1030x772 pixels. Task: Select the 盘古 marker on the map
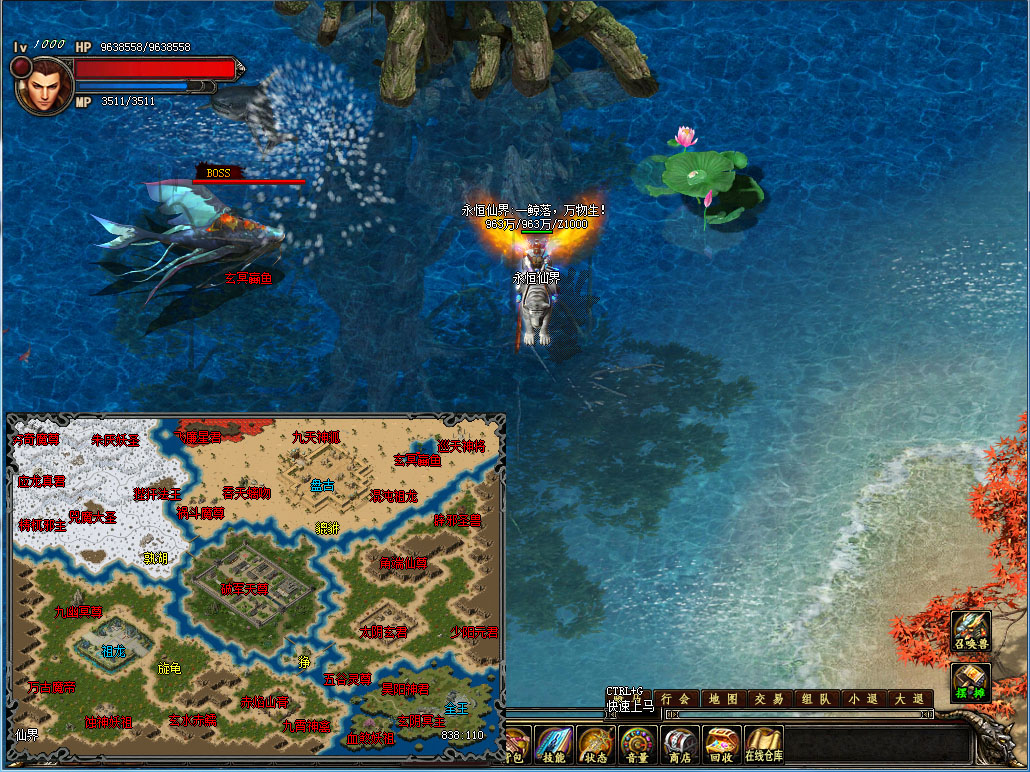point(322,486)
